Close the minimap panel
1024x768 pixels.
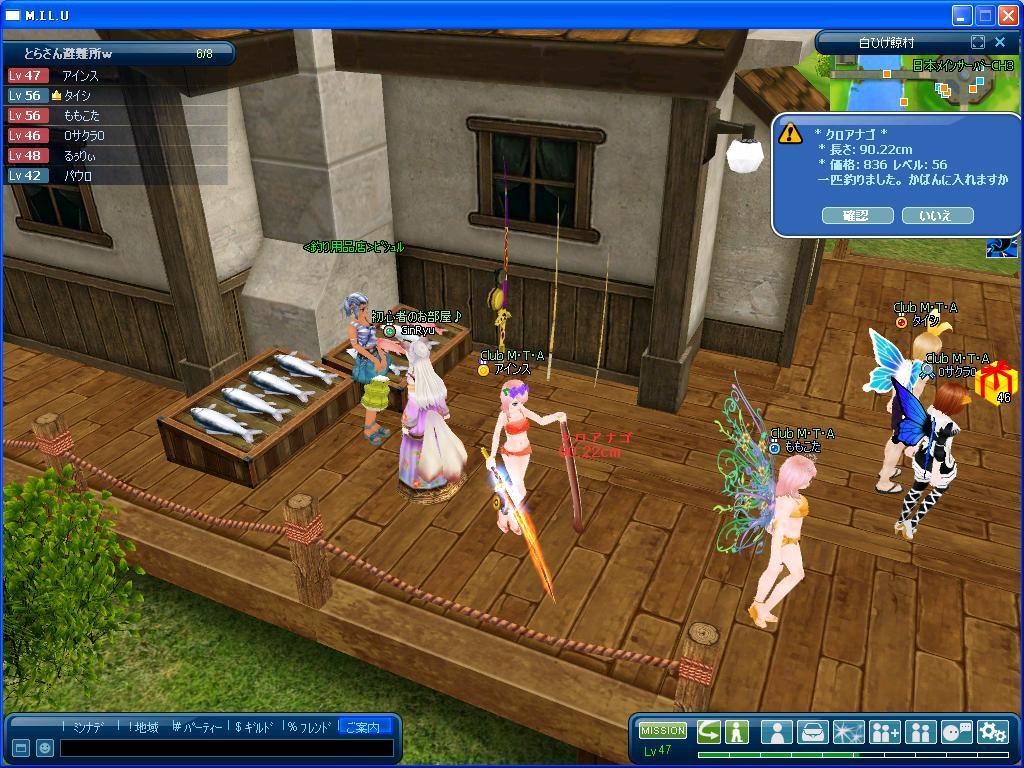click(999, 42)
